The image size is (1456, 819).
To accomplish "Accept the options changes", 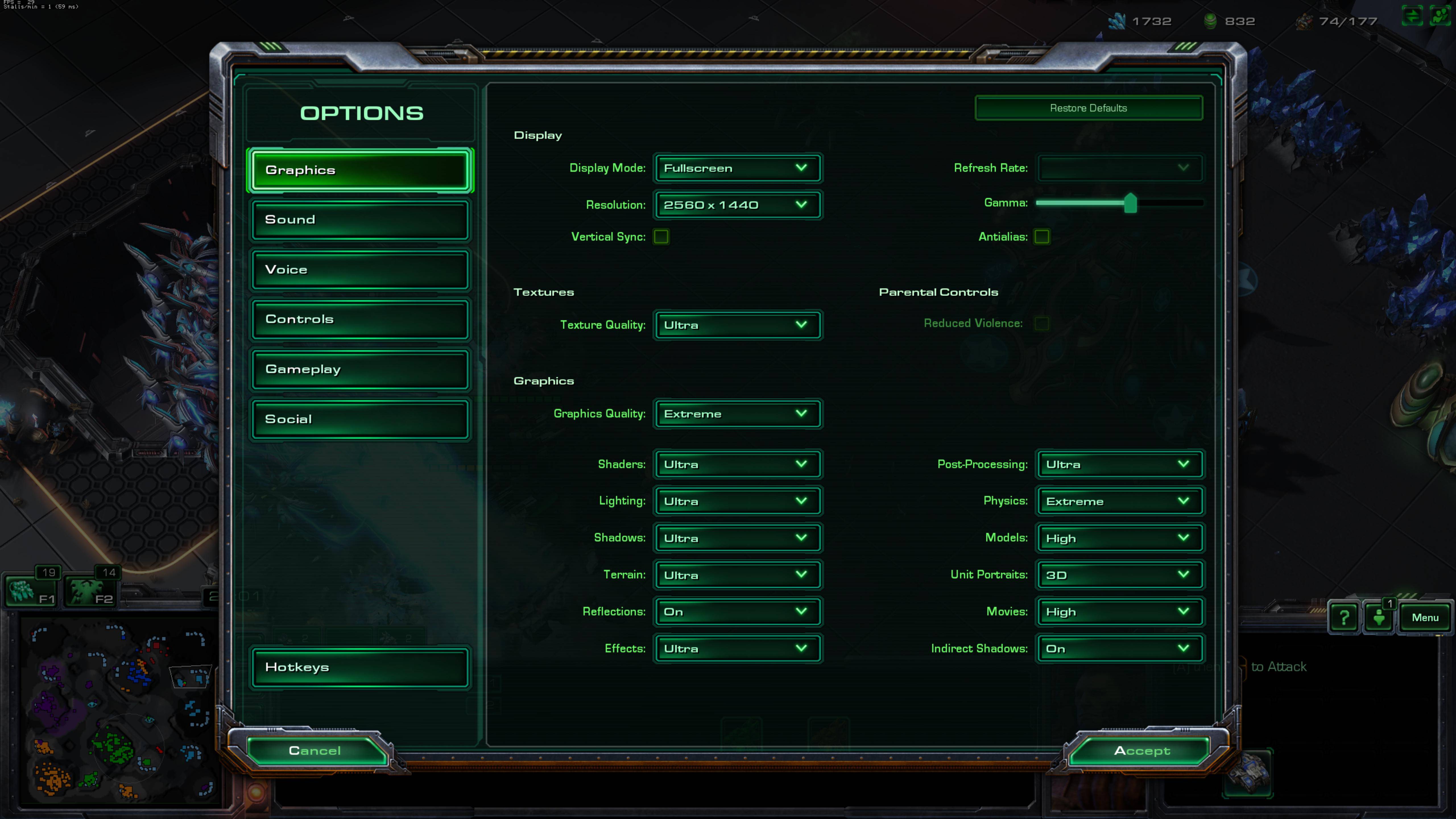I will point(1141,751).
